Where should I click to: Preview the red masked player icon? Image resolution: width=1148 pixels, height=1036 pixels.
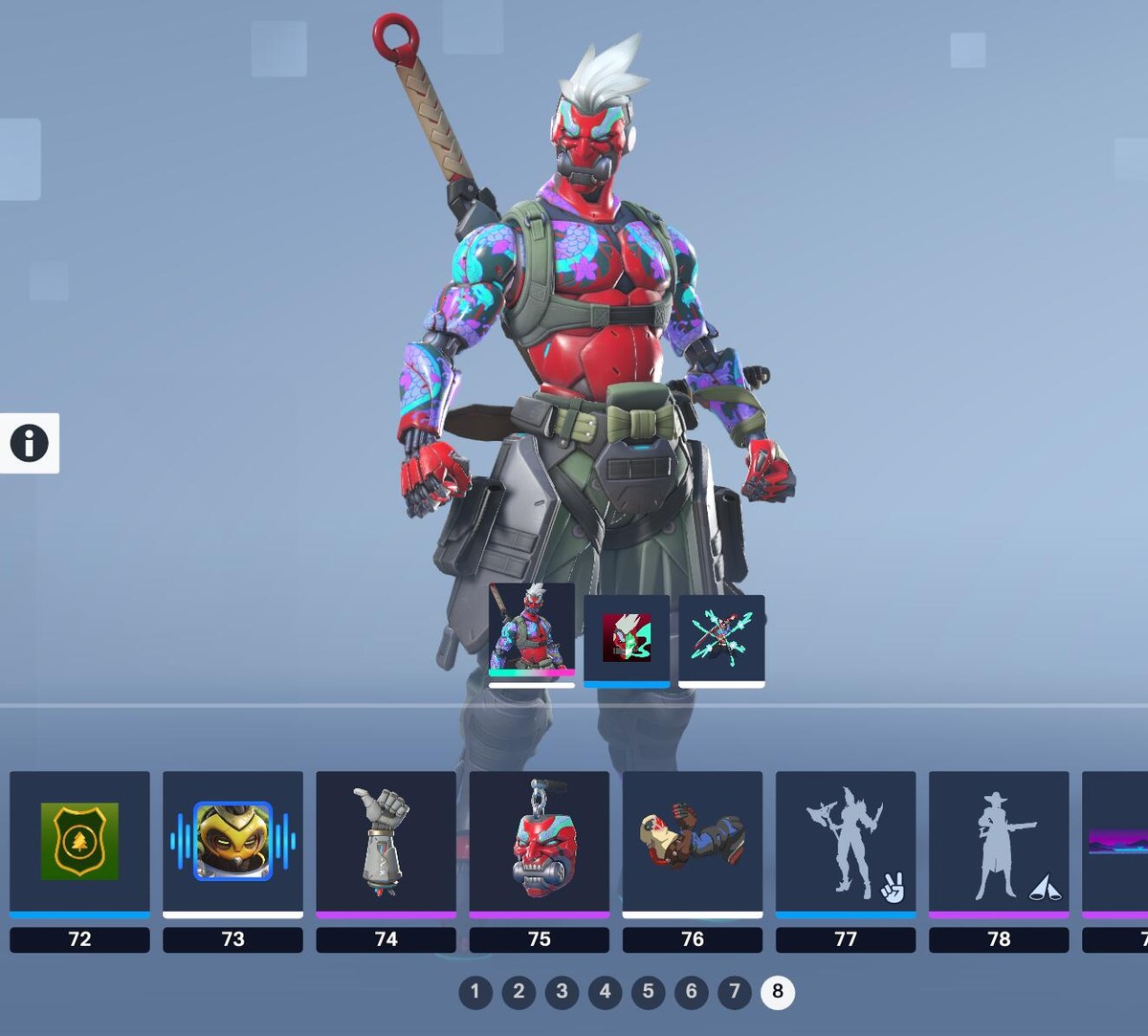click(x=627, y=637)
